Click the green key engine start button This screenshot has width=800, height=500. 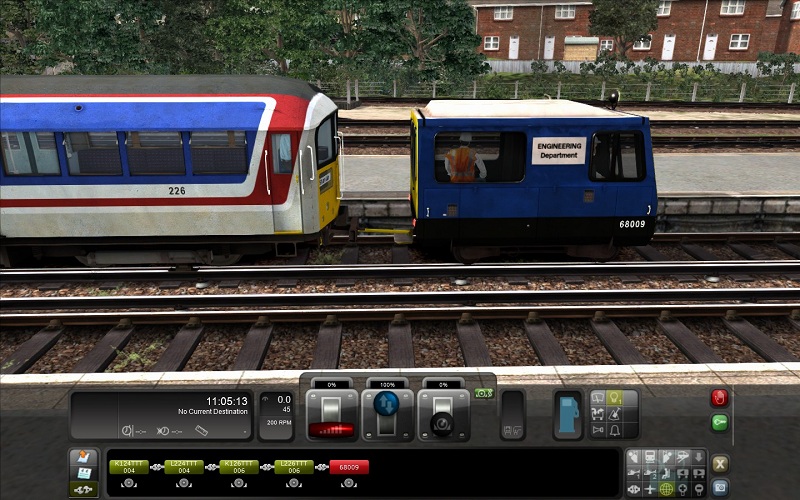click(719, 422)
